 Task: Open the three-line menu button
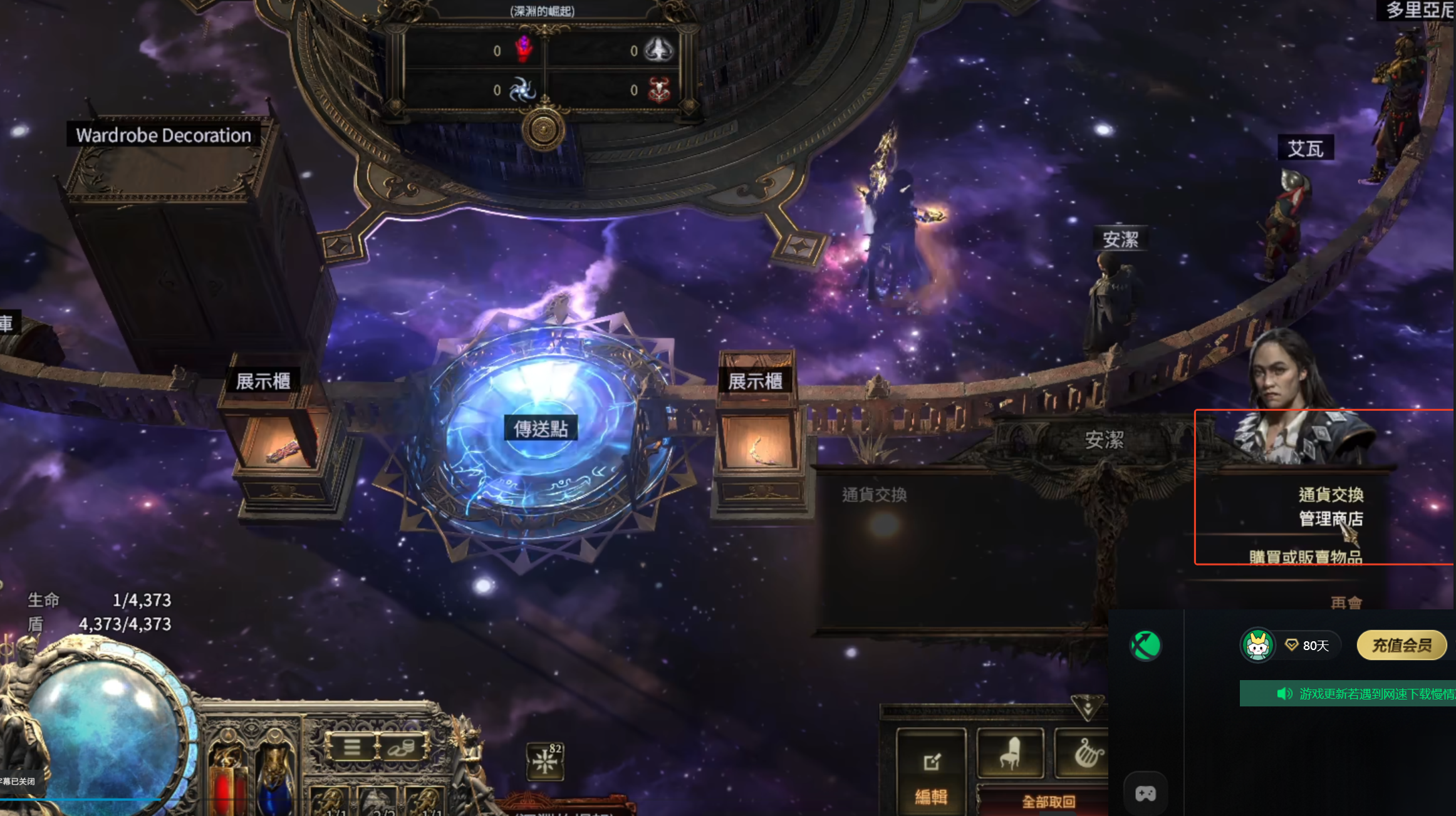coord(351,746)
